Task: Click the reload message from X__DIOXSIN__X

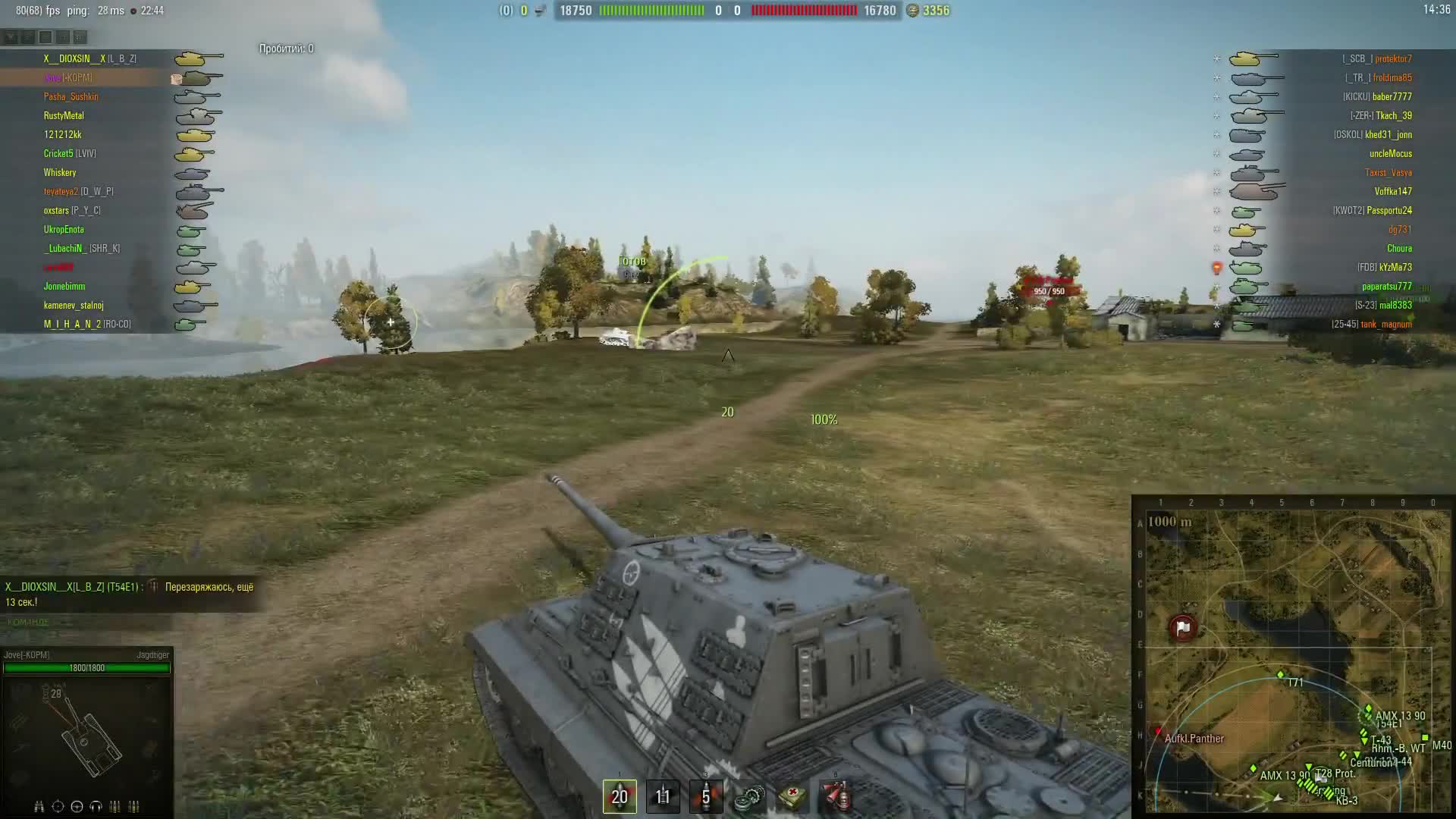Action: (x=129, y=592)
